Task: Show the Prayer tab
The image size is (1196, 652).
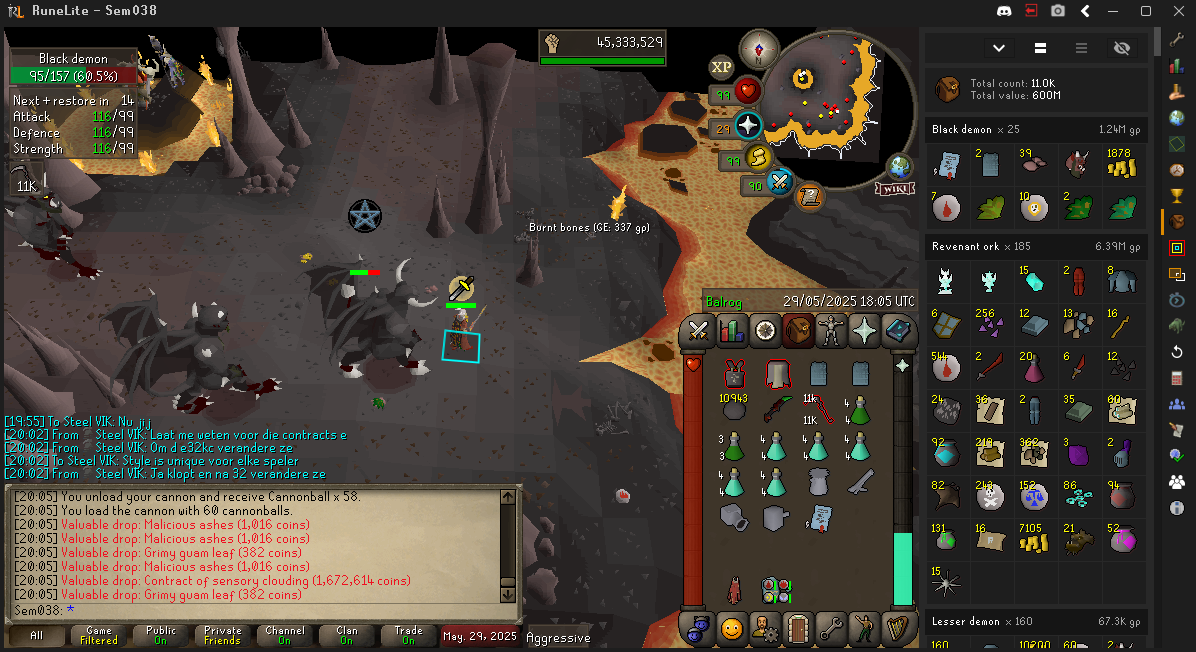Action: [864, 329]
